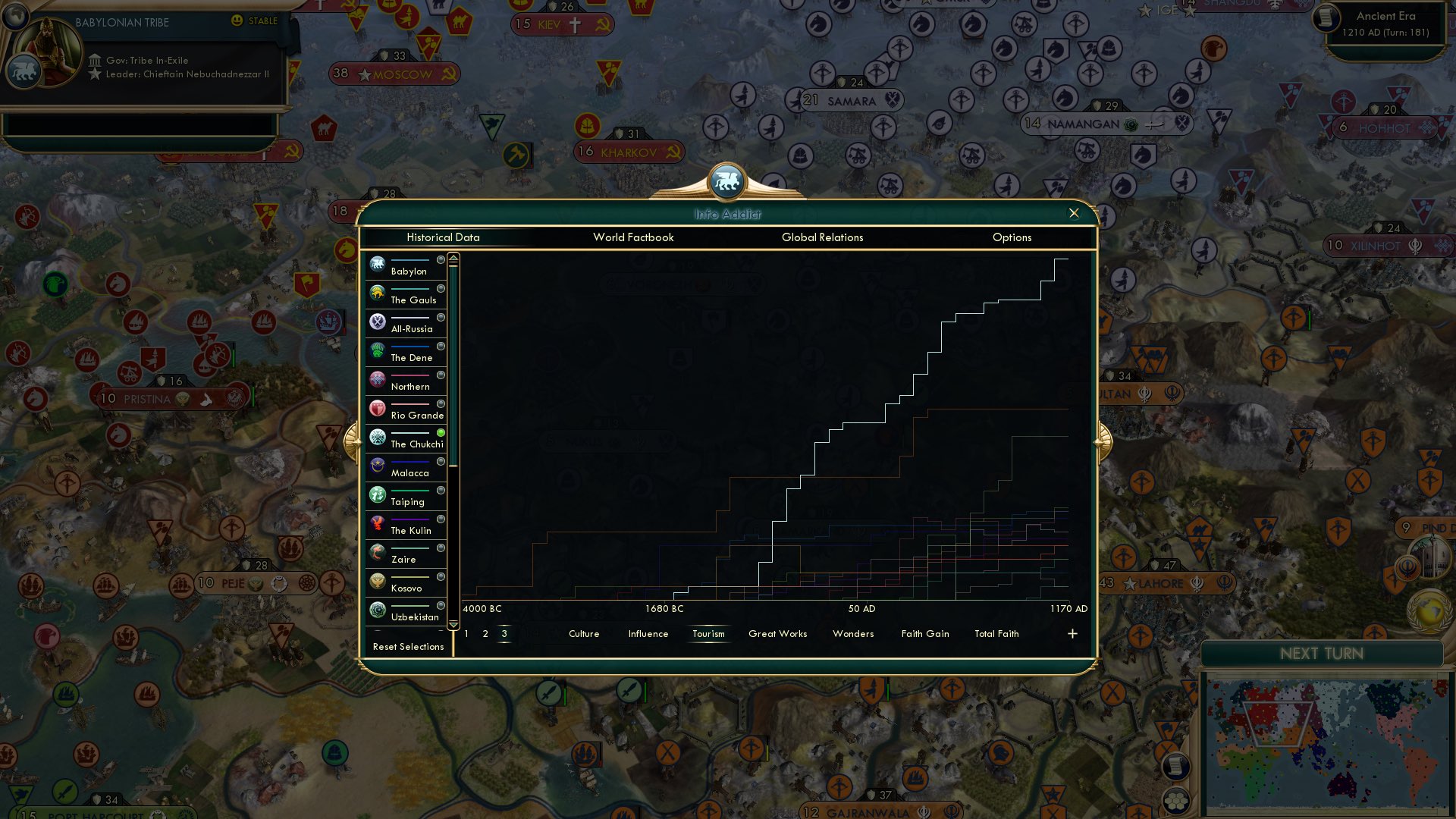The height and width of the screenshot is (819, 1456).
Task: Click the Taiping civilization icon
Action: tap(377, 494)
